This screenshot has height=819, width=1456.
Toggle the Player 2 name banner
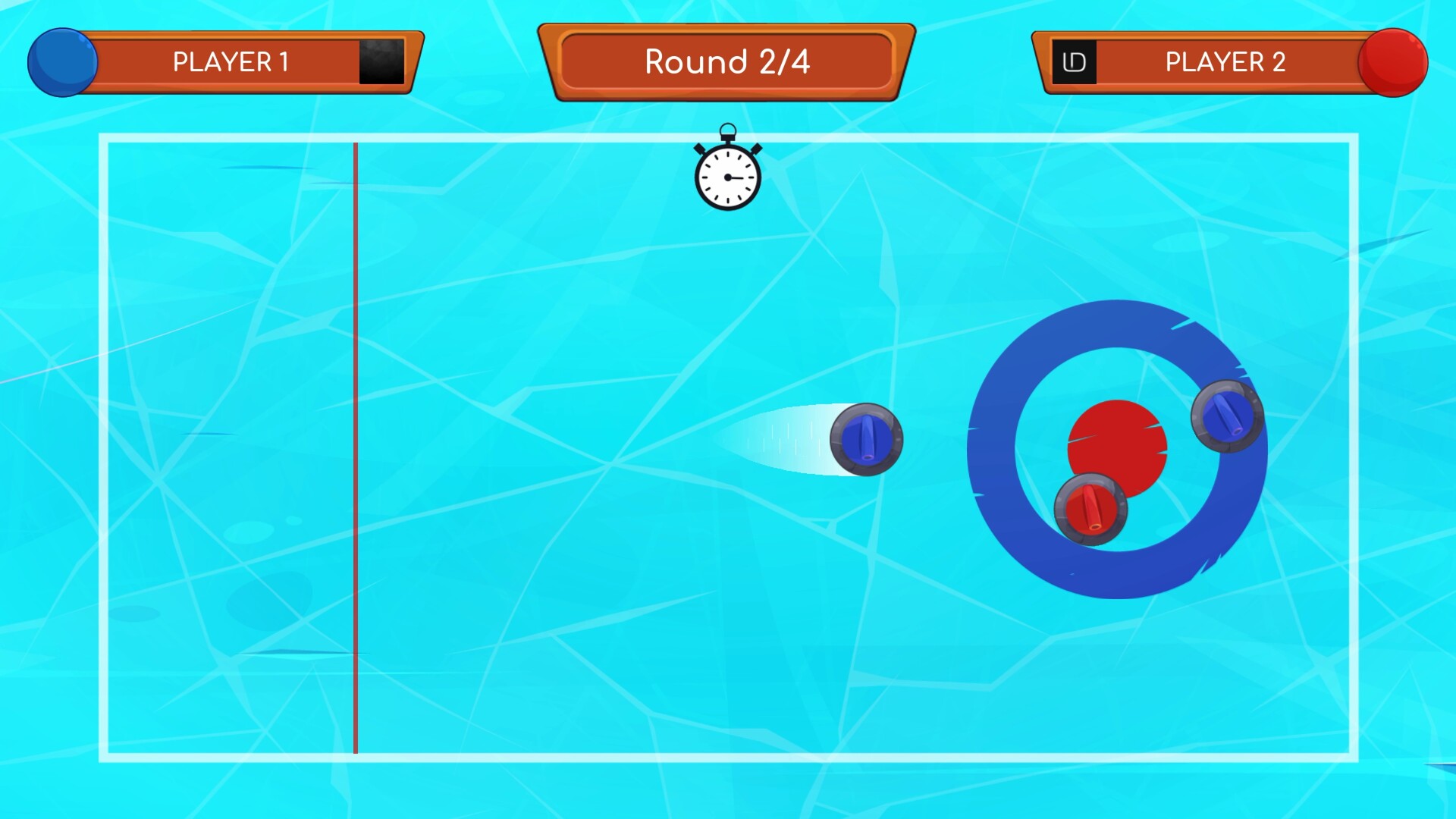[1225, 62]
